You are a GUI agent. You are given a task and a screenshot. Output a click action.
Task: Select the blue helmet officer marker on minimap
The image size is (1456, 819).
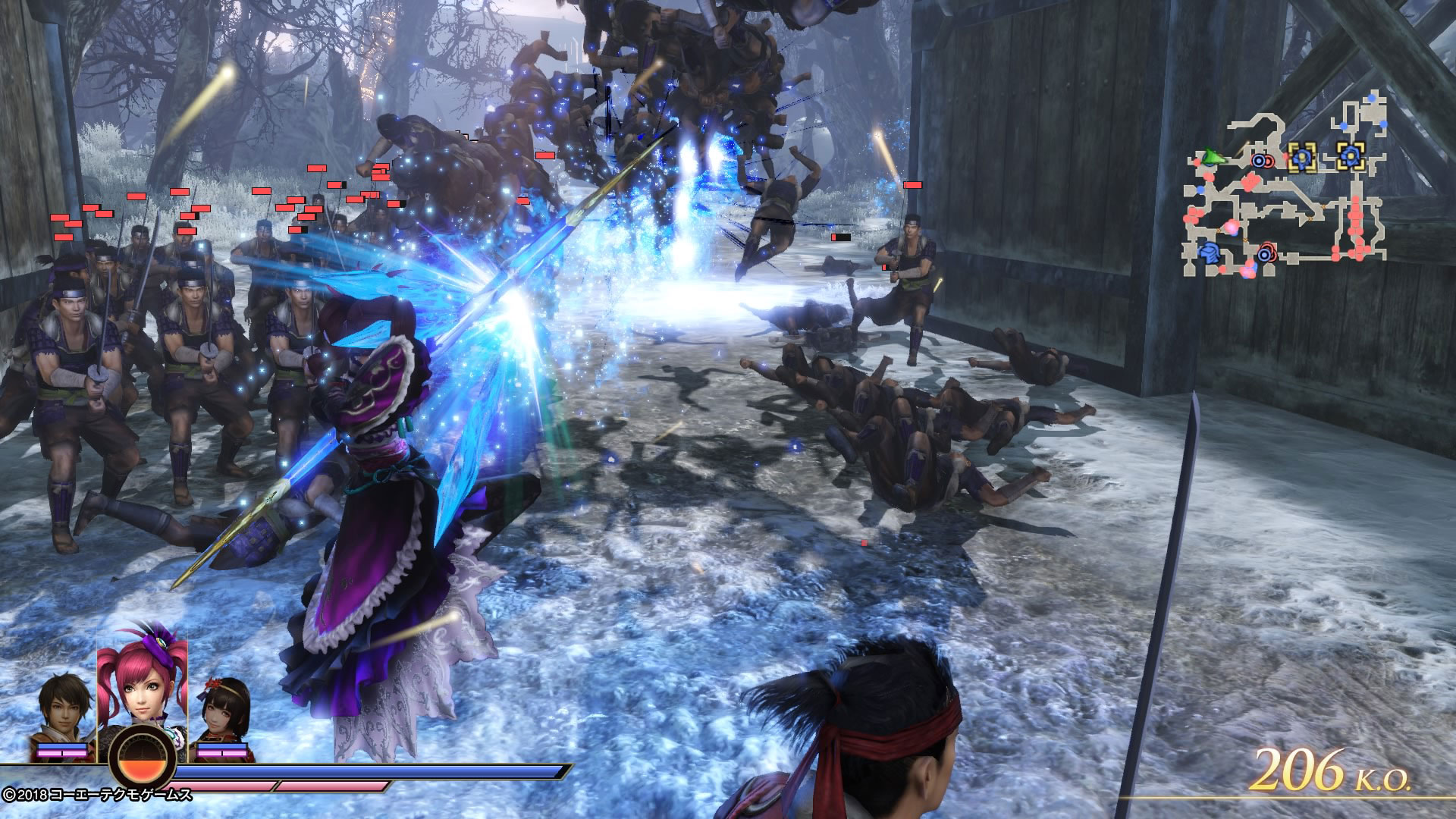pos(1209,253)
